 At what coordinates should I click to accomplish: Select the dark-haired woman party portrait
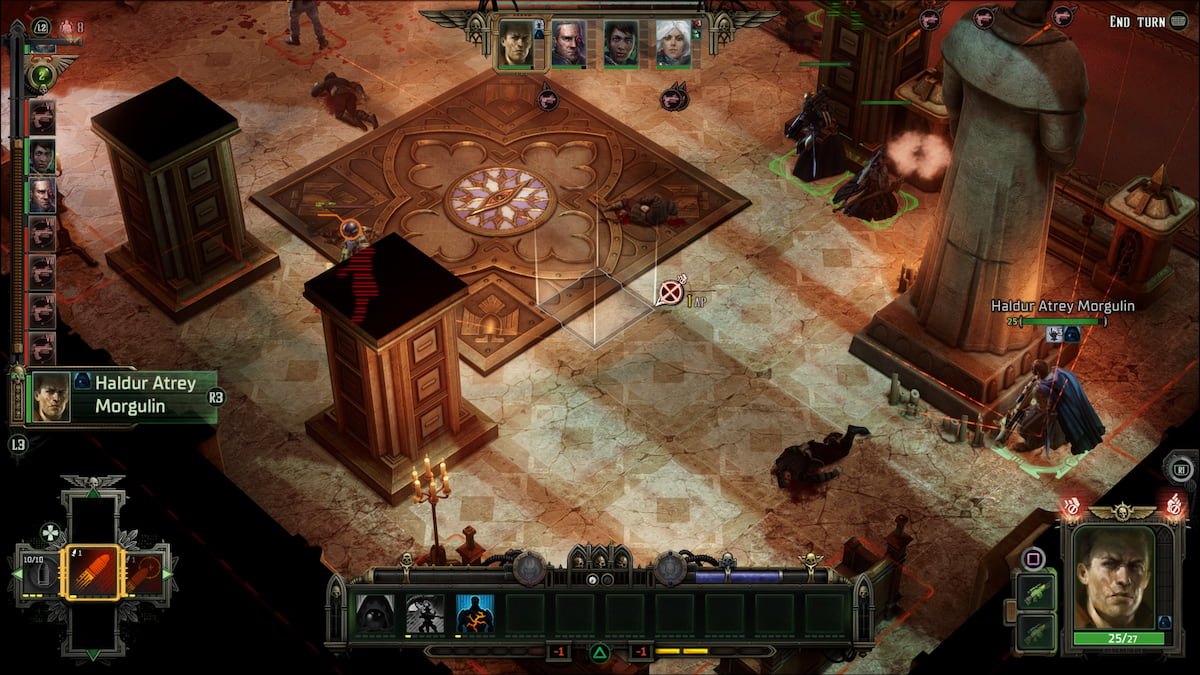(621, 44)
